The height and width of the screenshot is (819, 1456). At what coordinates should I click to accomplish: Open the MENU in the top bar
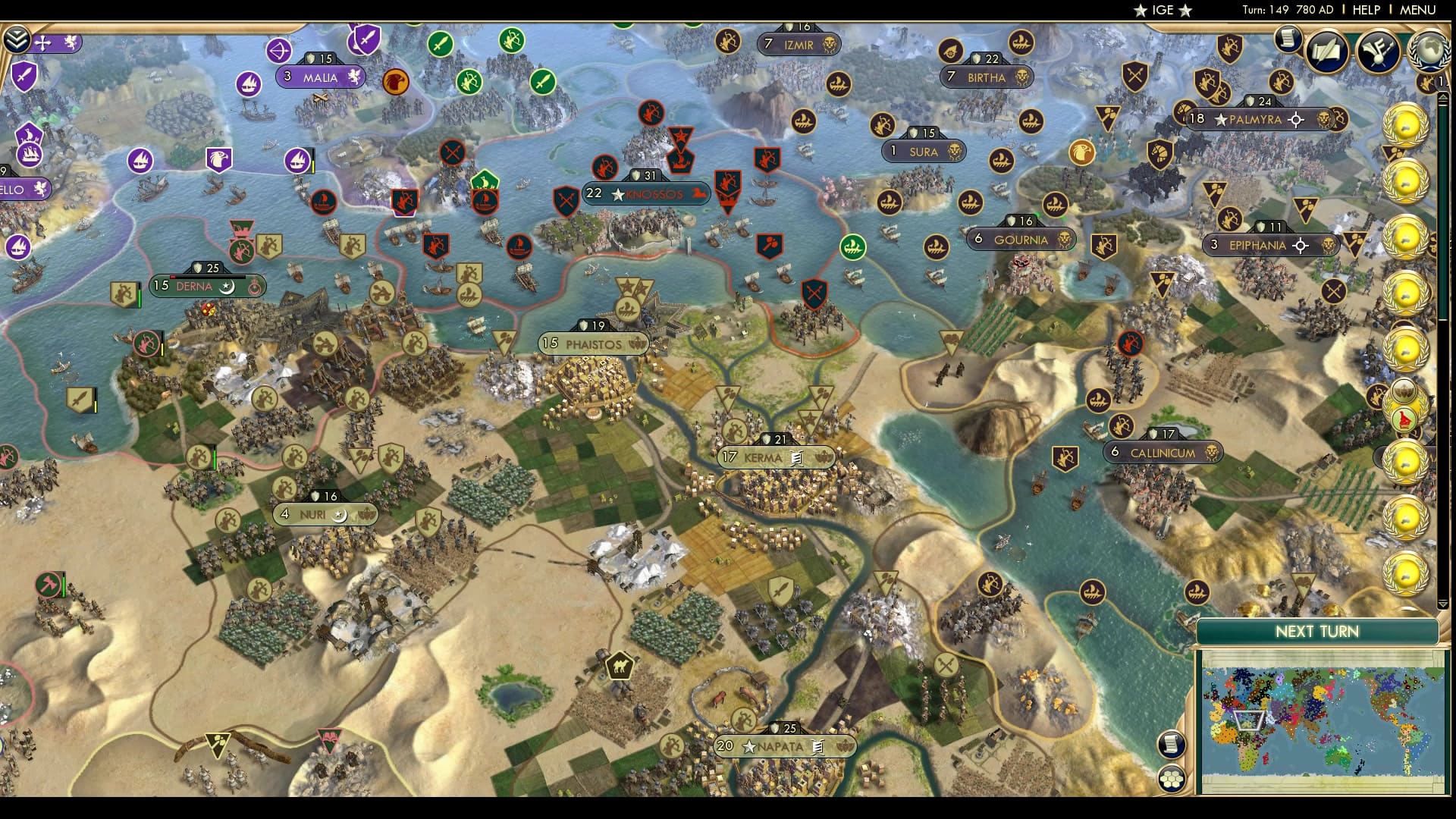tap(1417, 10)
